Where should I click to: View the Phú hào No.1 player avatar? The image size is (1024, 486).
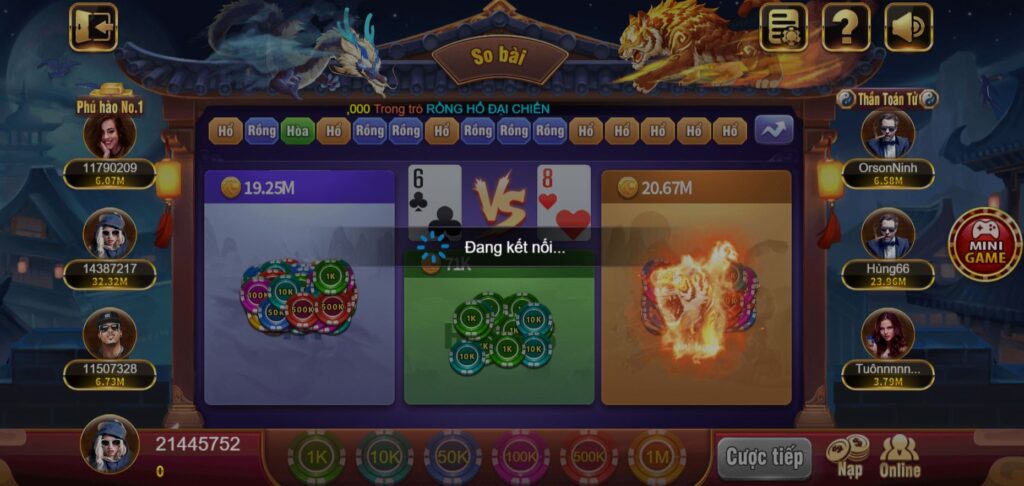click(109, 135)
